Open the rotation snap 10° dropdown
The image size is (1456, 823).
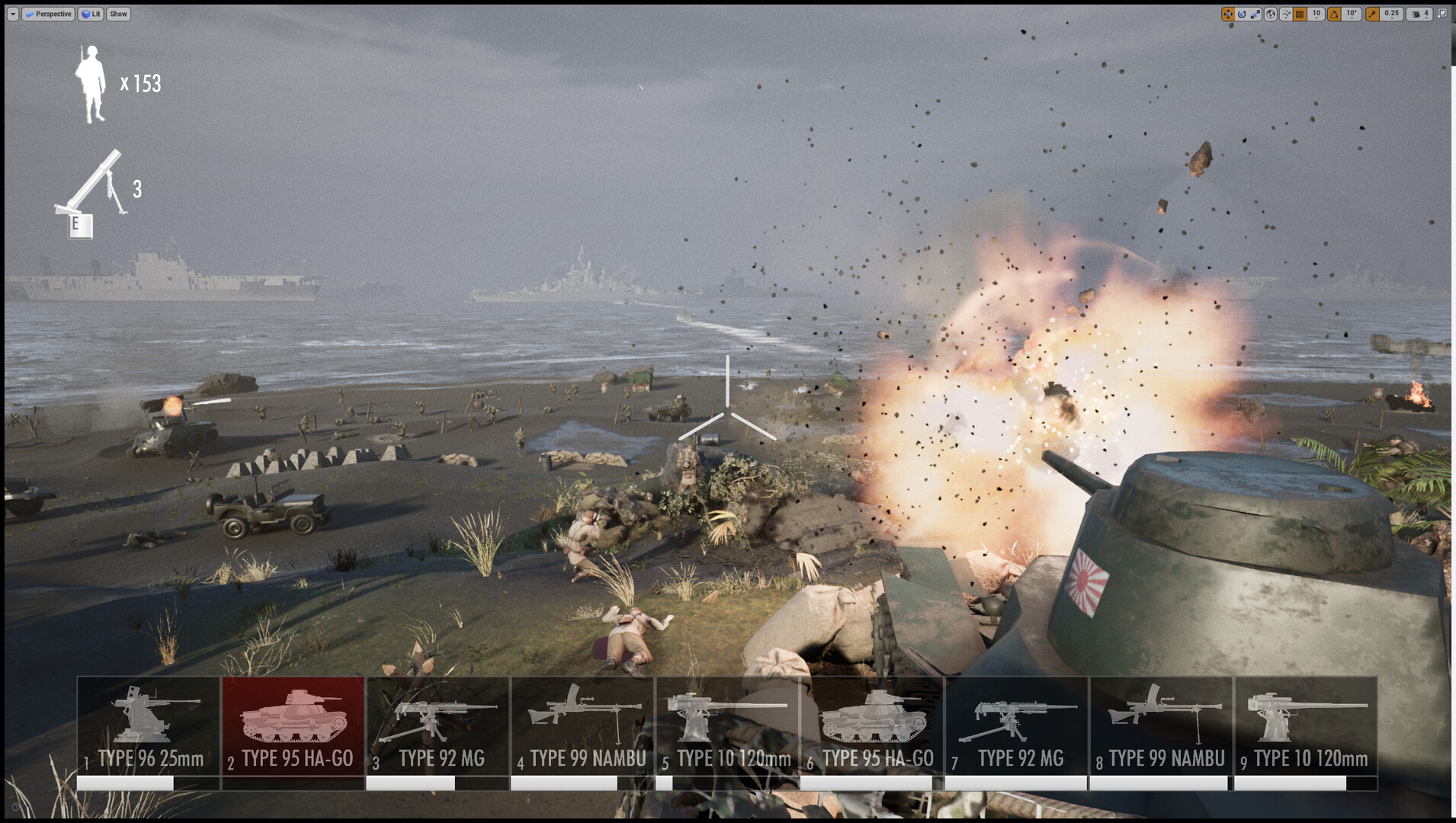pos(1351,14)
